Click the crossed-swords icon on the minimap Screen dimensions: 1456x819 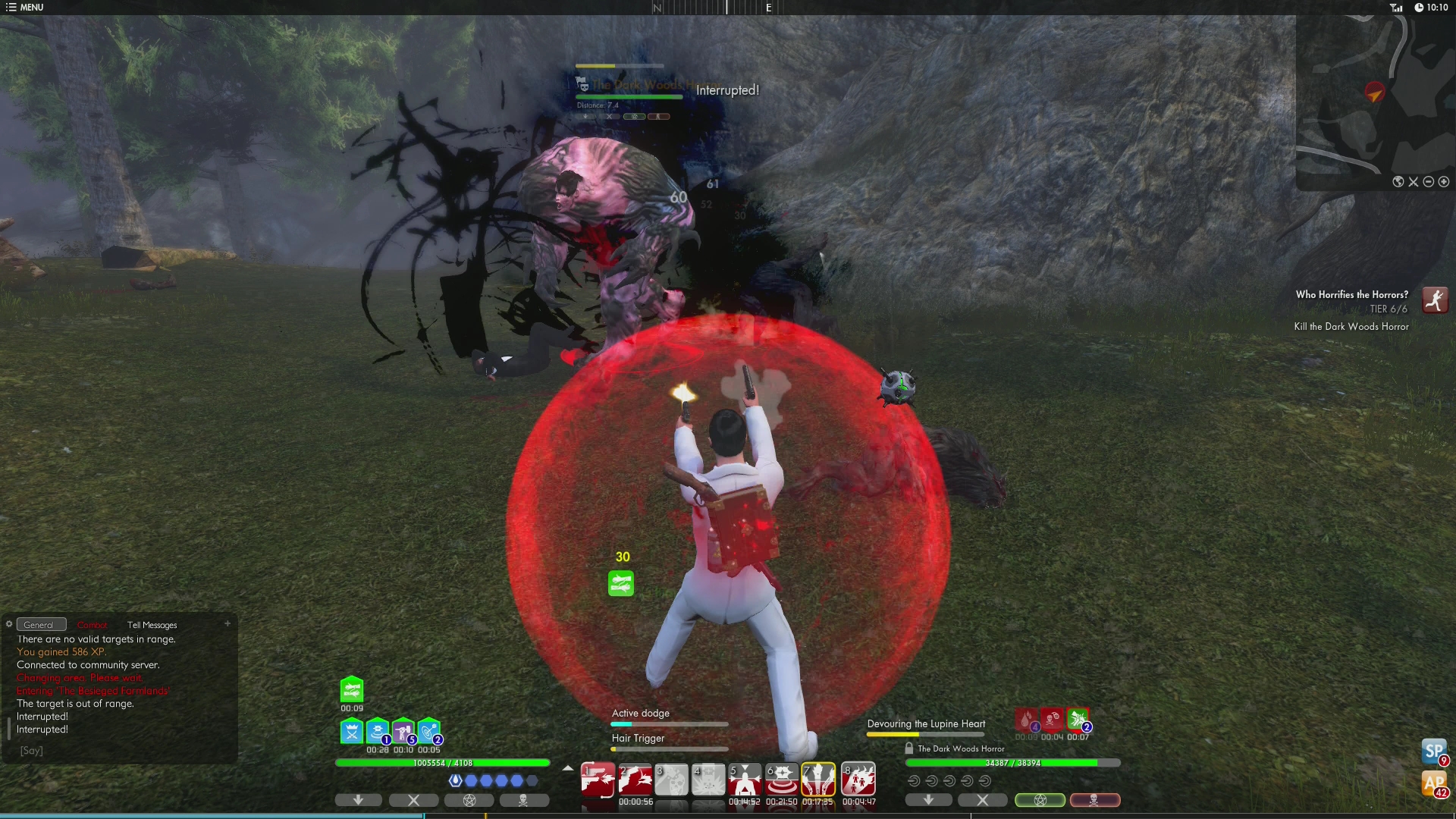(1413, 182)
